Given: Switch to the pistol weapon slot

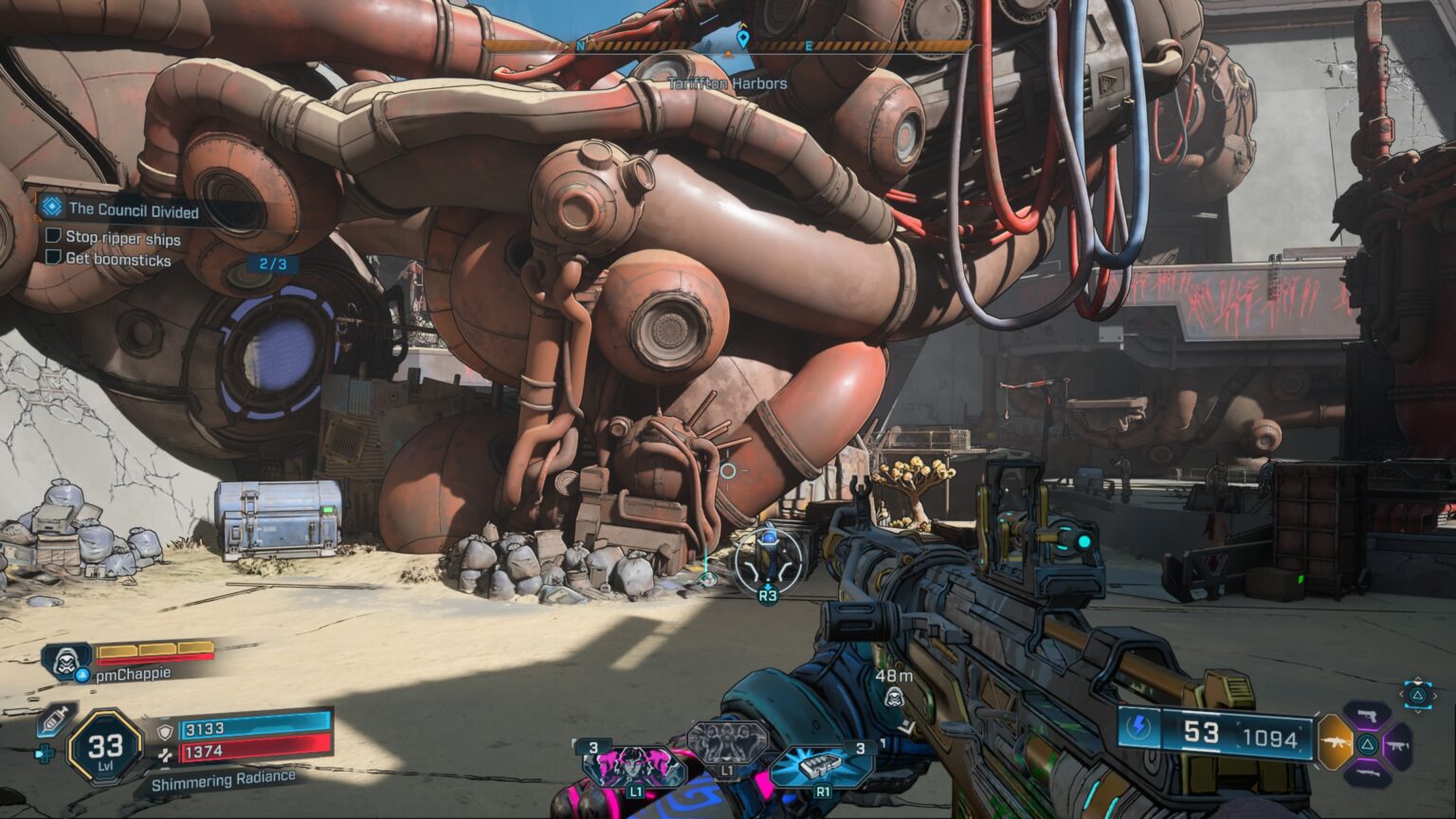Looking at the screenshot, I should tap(1368, 717).
